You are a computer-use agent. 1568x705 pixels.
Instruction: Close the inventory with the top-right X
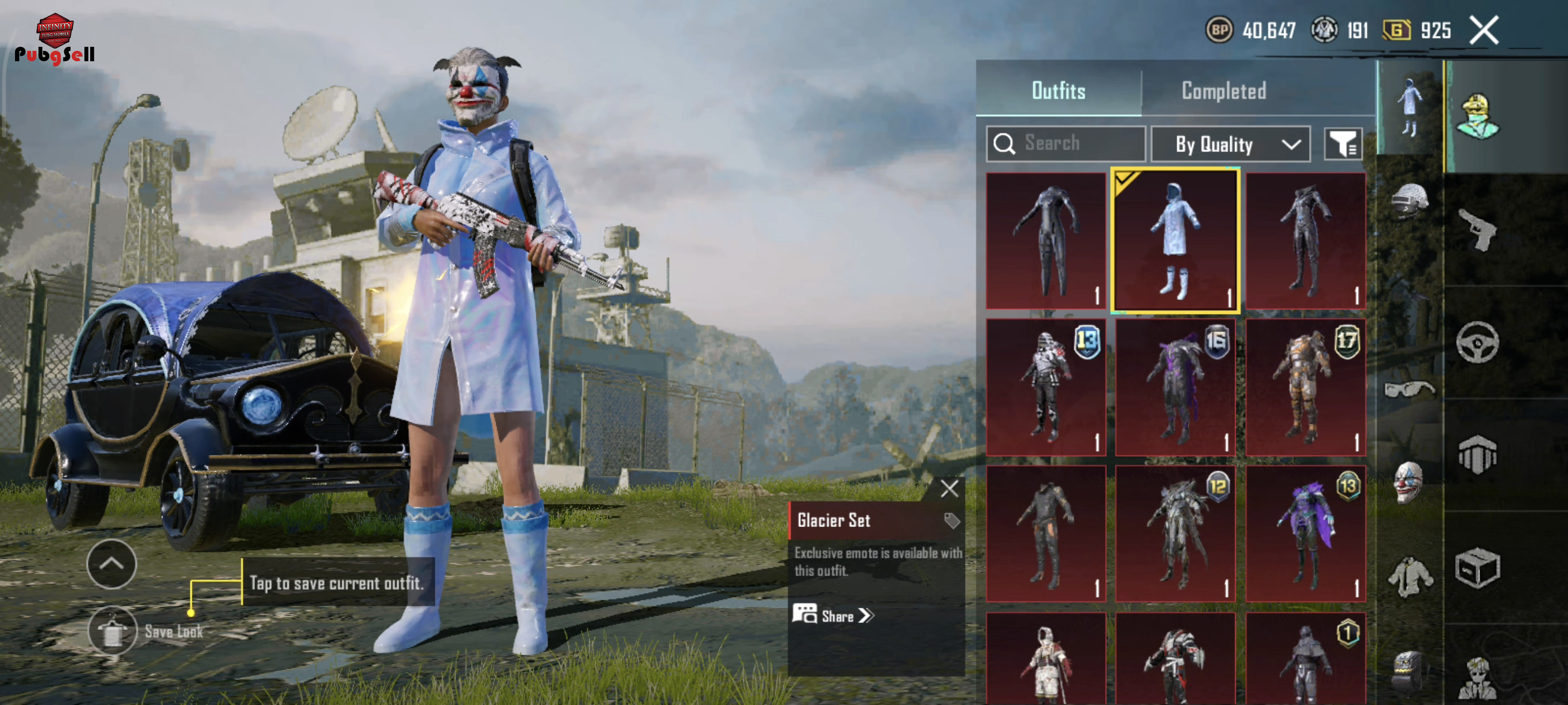pyautogui.click(x=1484, y=31)
